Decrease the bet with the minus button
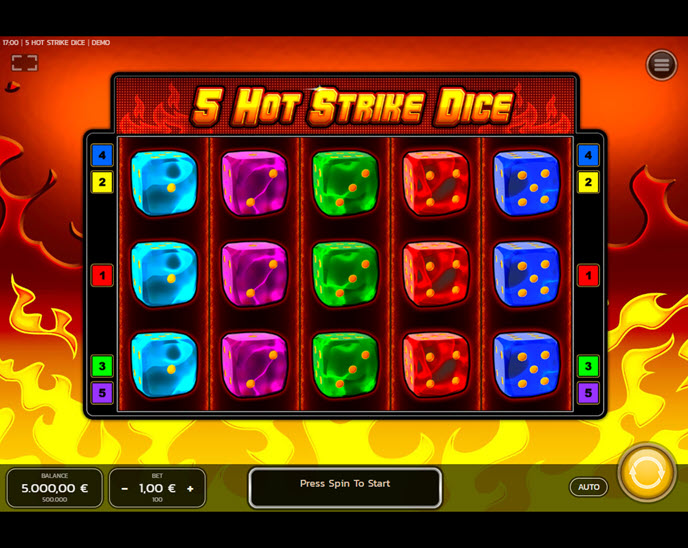 coord(125,488)
